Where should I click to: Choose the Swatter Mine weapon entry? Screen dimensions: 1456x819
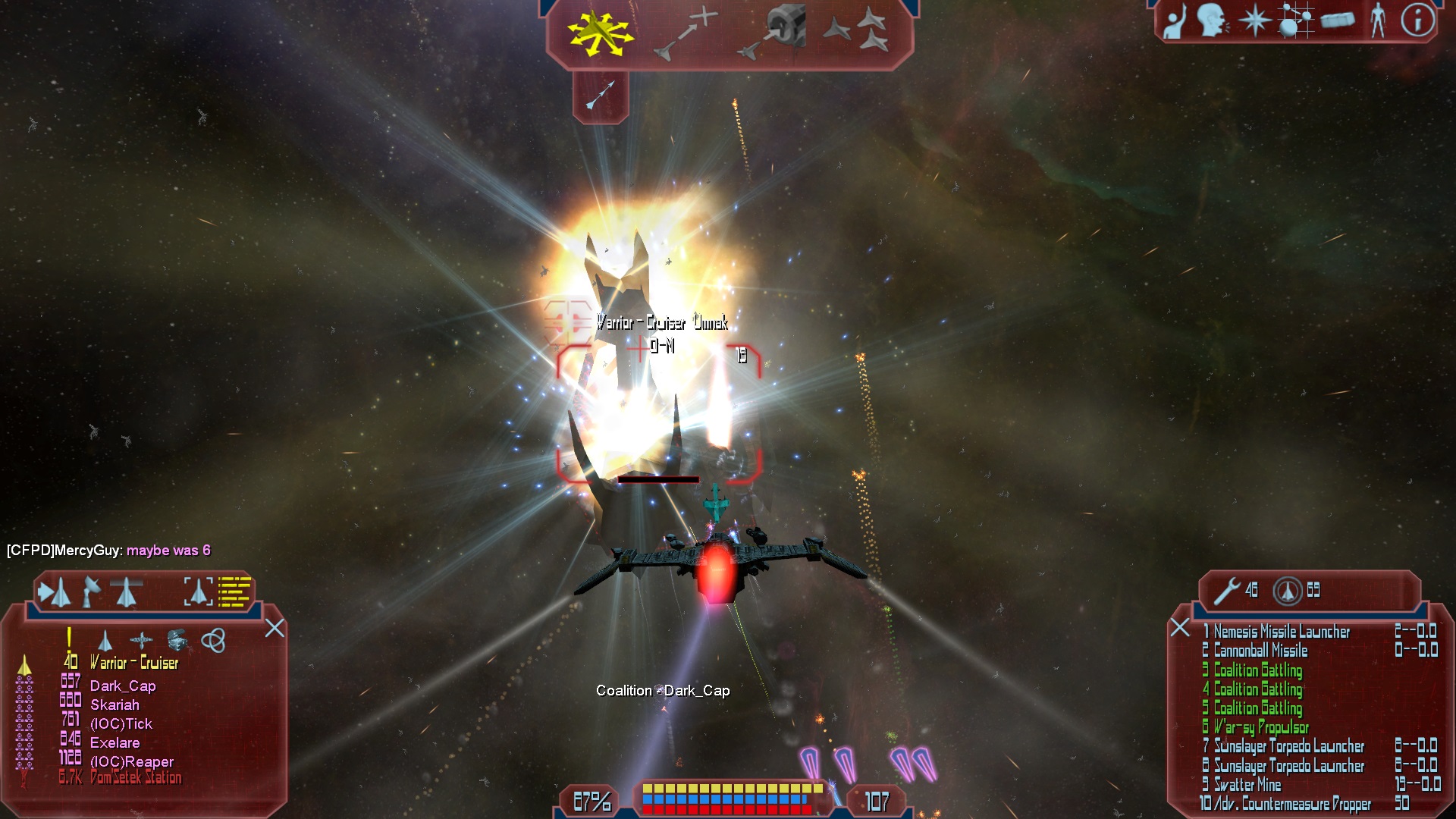pyautogui.click(x=1247, y=785)
